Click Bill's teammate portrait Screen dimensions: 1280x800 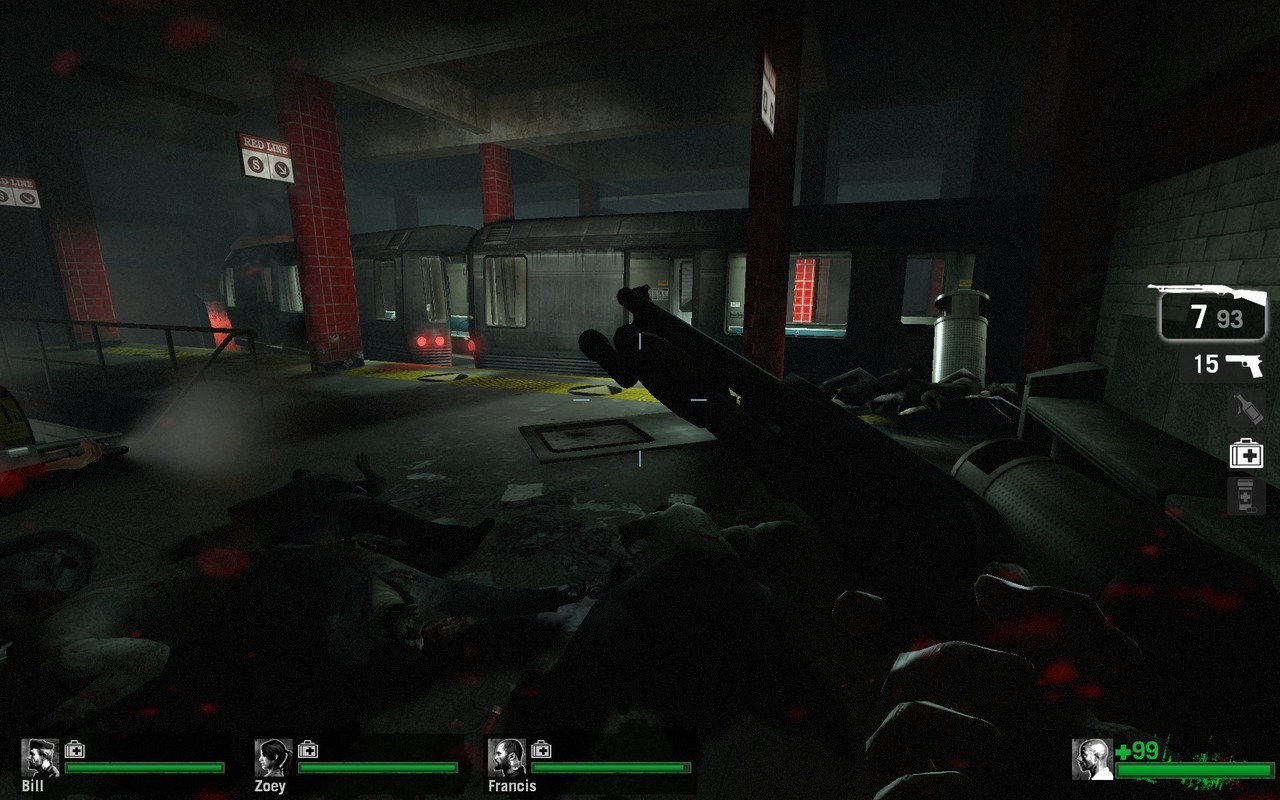tap(40, 758)
